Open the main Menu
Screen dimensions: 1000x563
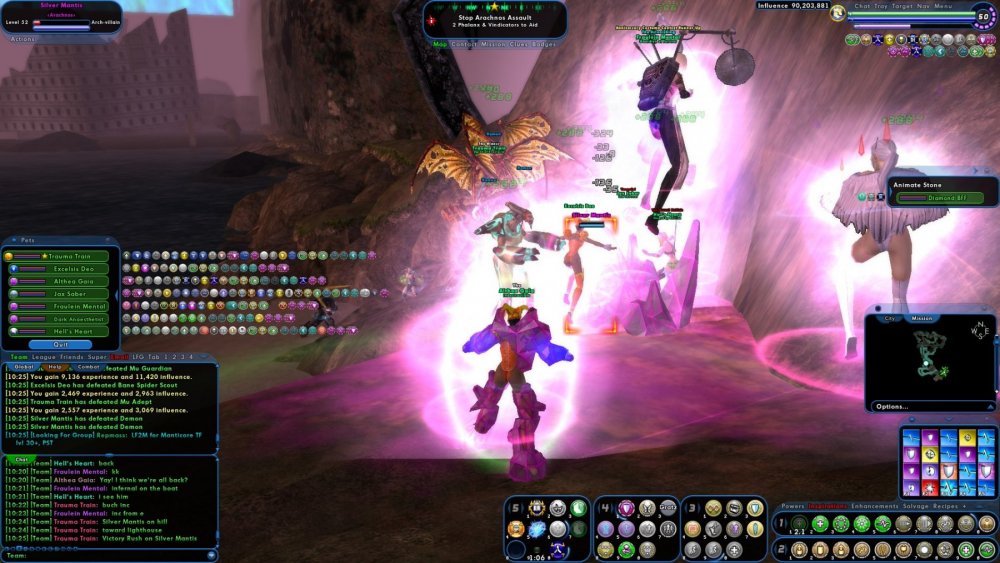tap(943, 5)
